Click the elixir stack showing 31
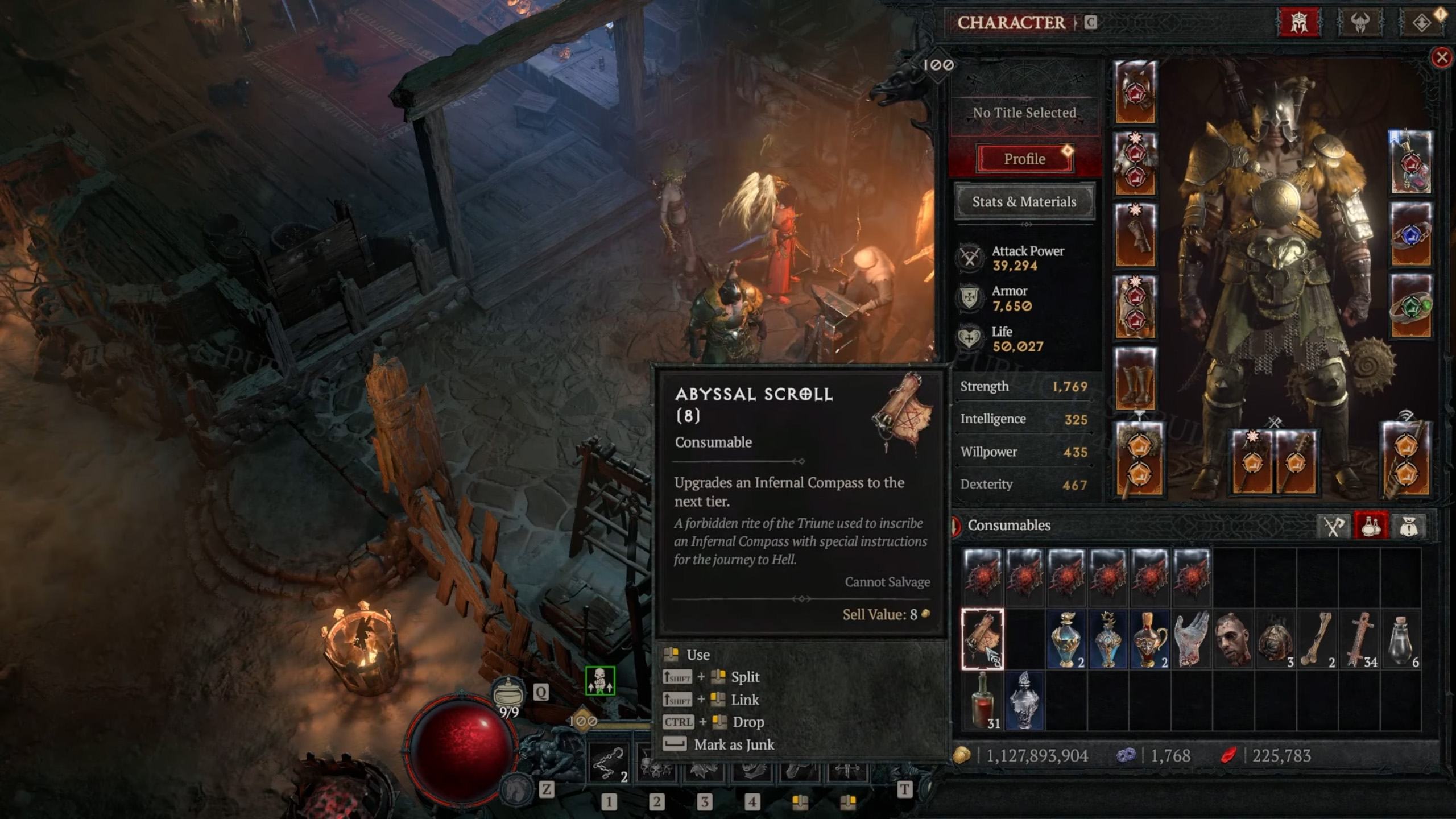This screenshot has height=819, width=1456. point(984,701)
